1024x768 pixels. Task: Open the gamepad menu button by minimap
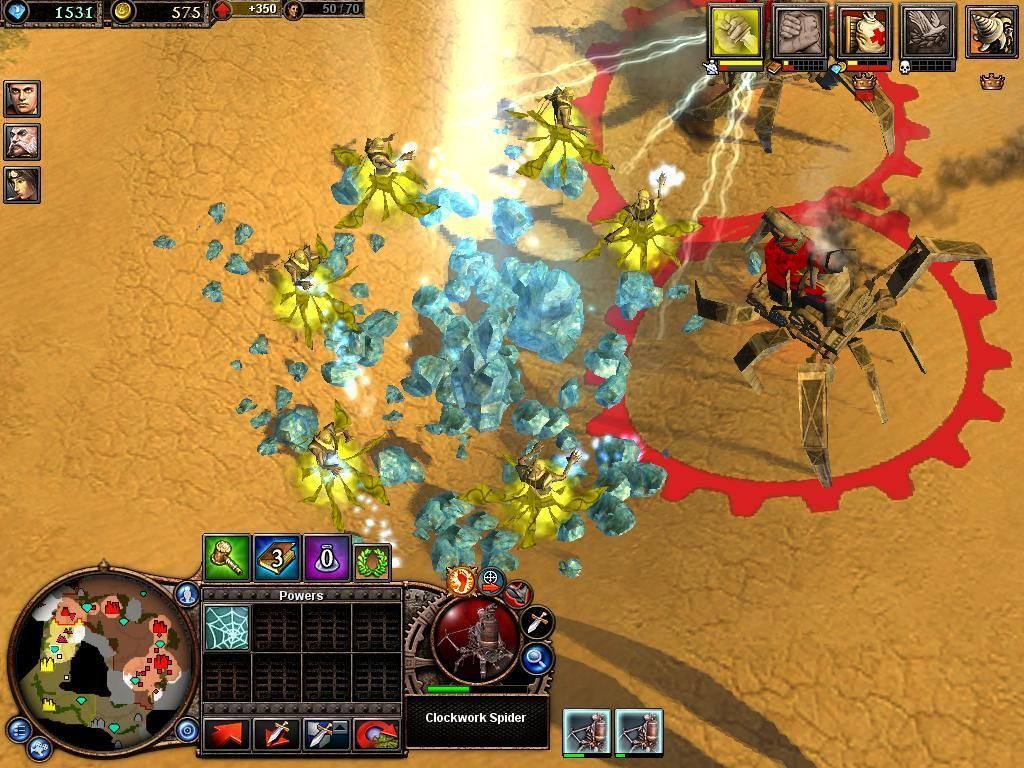point(40,747)
